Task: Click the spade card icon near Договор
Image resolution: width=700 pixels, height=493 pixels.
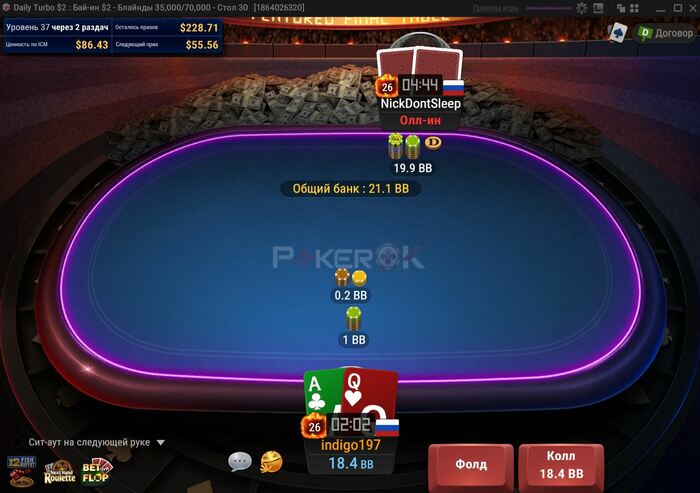Action: pyautogui.click(x=619, y=32)
